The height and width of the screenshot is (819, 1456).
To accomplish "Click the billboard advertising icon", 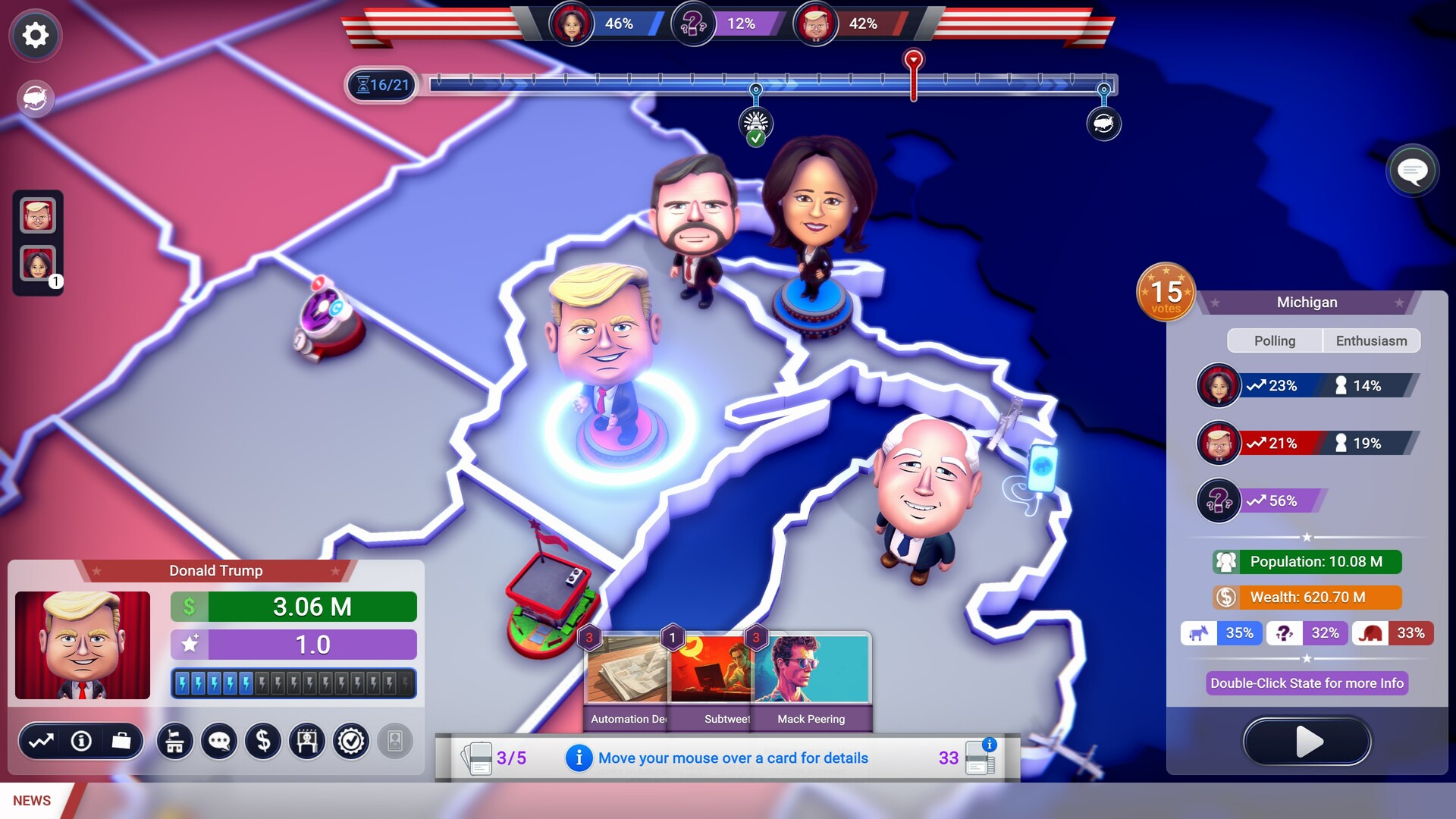I will pos(306,742).
